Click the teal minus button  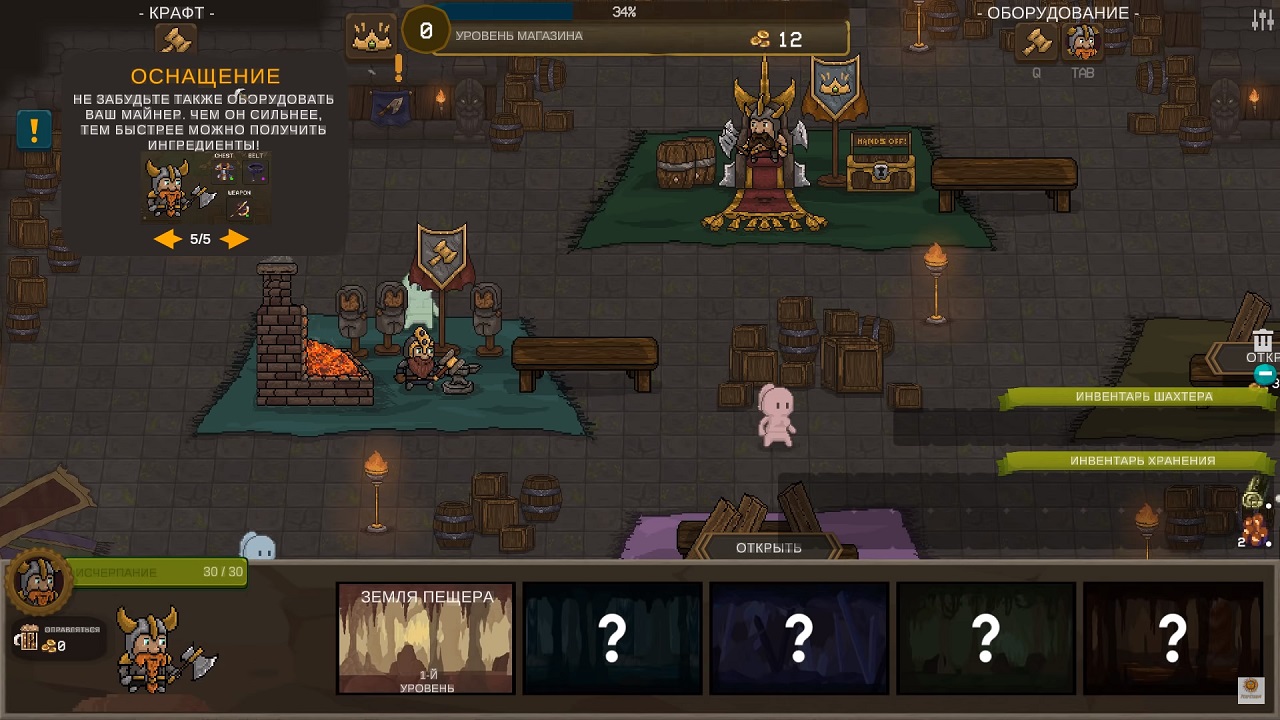click(1265, 375)
